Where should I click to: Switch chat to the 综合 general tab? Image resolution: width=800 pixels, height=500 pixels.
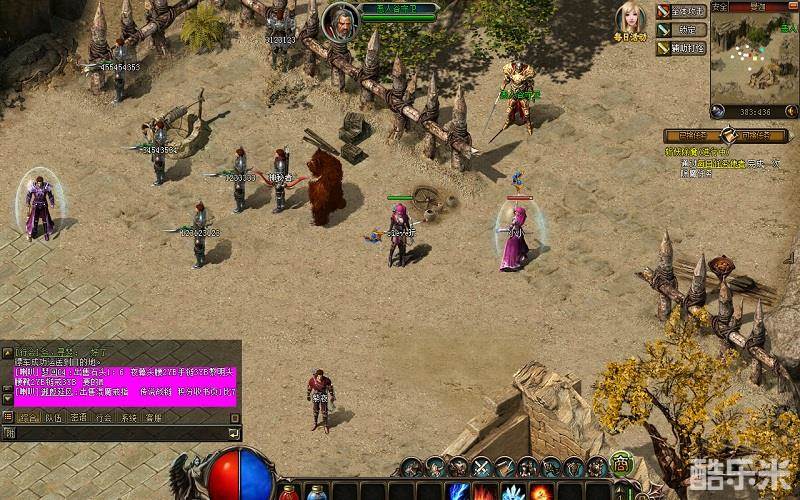tap(27, 416)
